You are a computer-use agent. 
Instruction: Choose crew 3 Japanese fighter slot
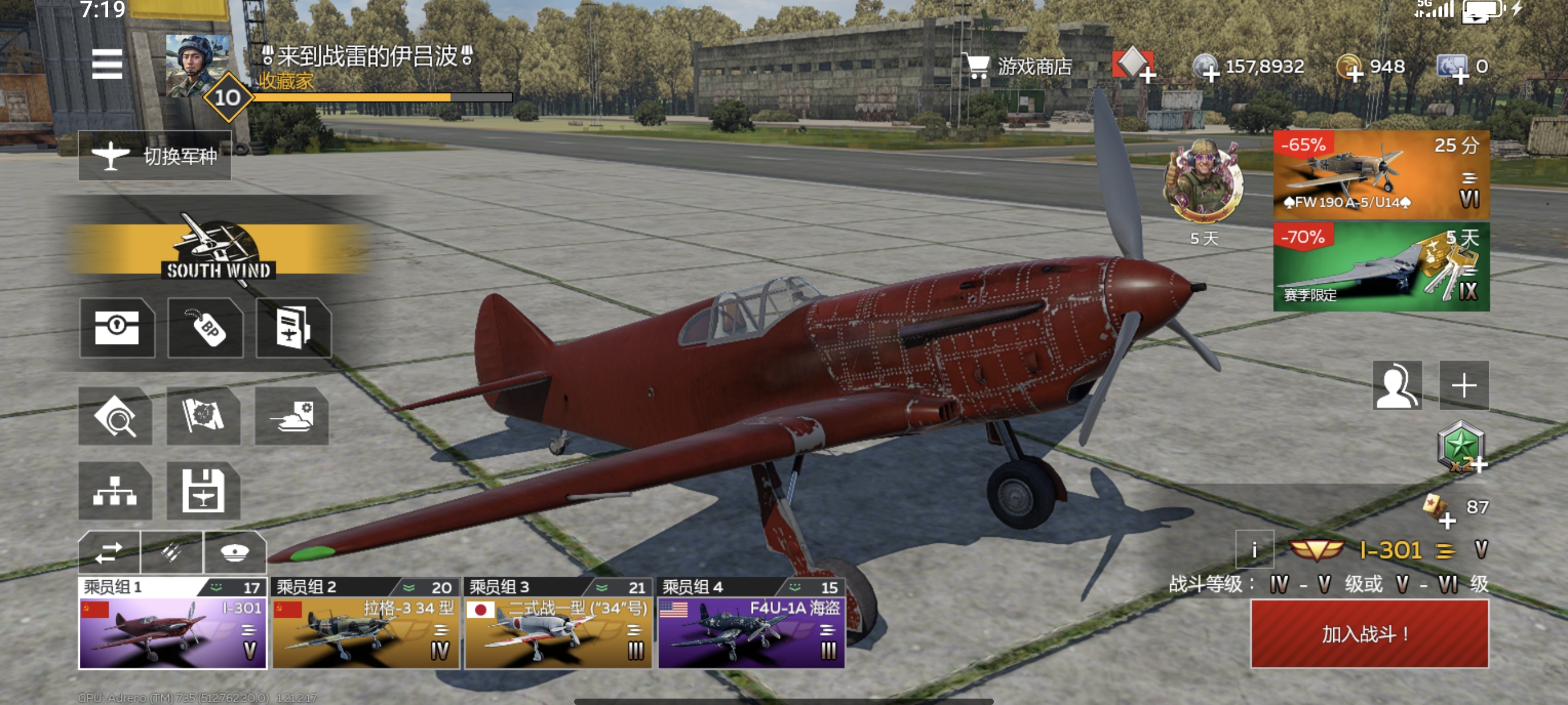pyautogui.click(x=558, y=633)
